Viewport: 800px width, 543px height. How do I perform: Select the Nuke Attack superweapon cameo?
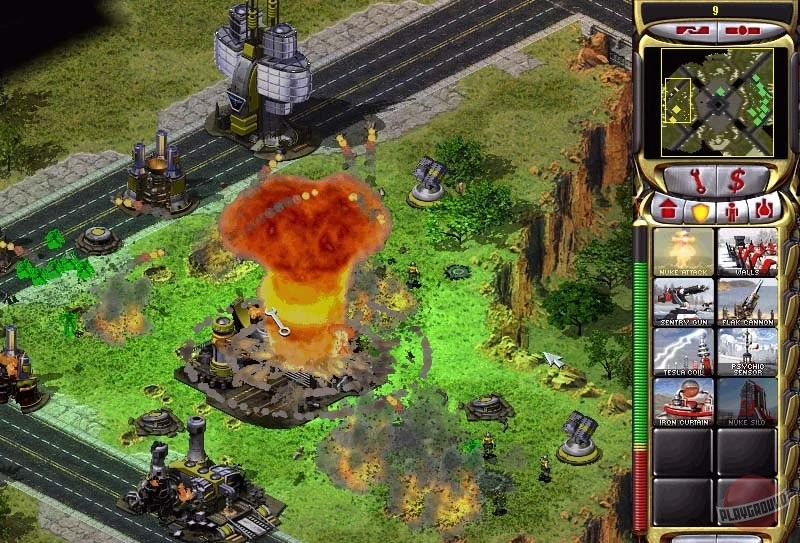pyautogui.click(x=684, y=250)
